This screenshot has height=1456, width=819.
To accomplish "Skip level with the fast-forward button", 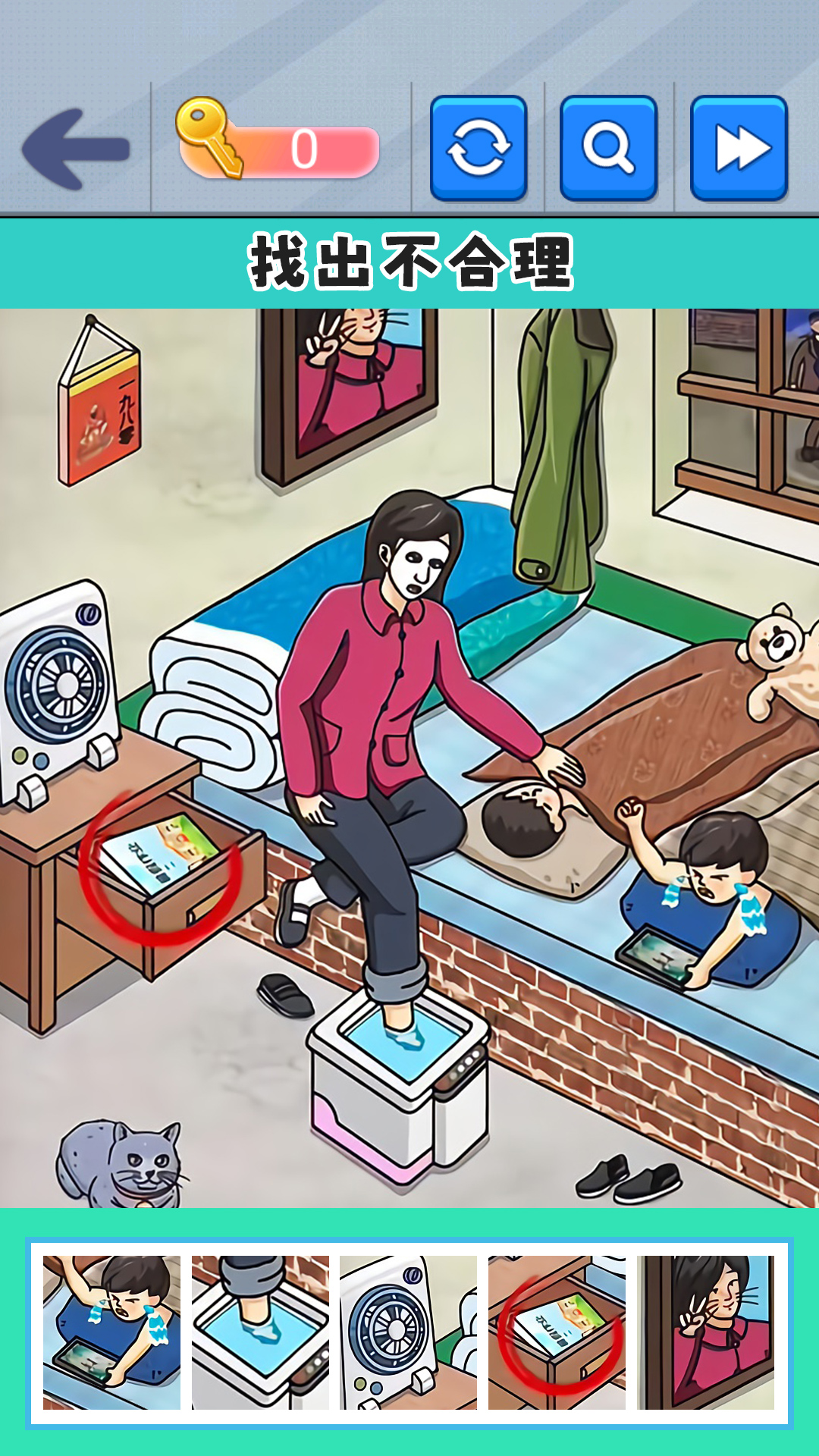I will pos(739,148).
